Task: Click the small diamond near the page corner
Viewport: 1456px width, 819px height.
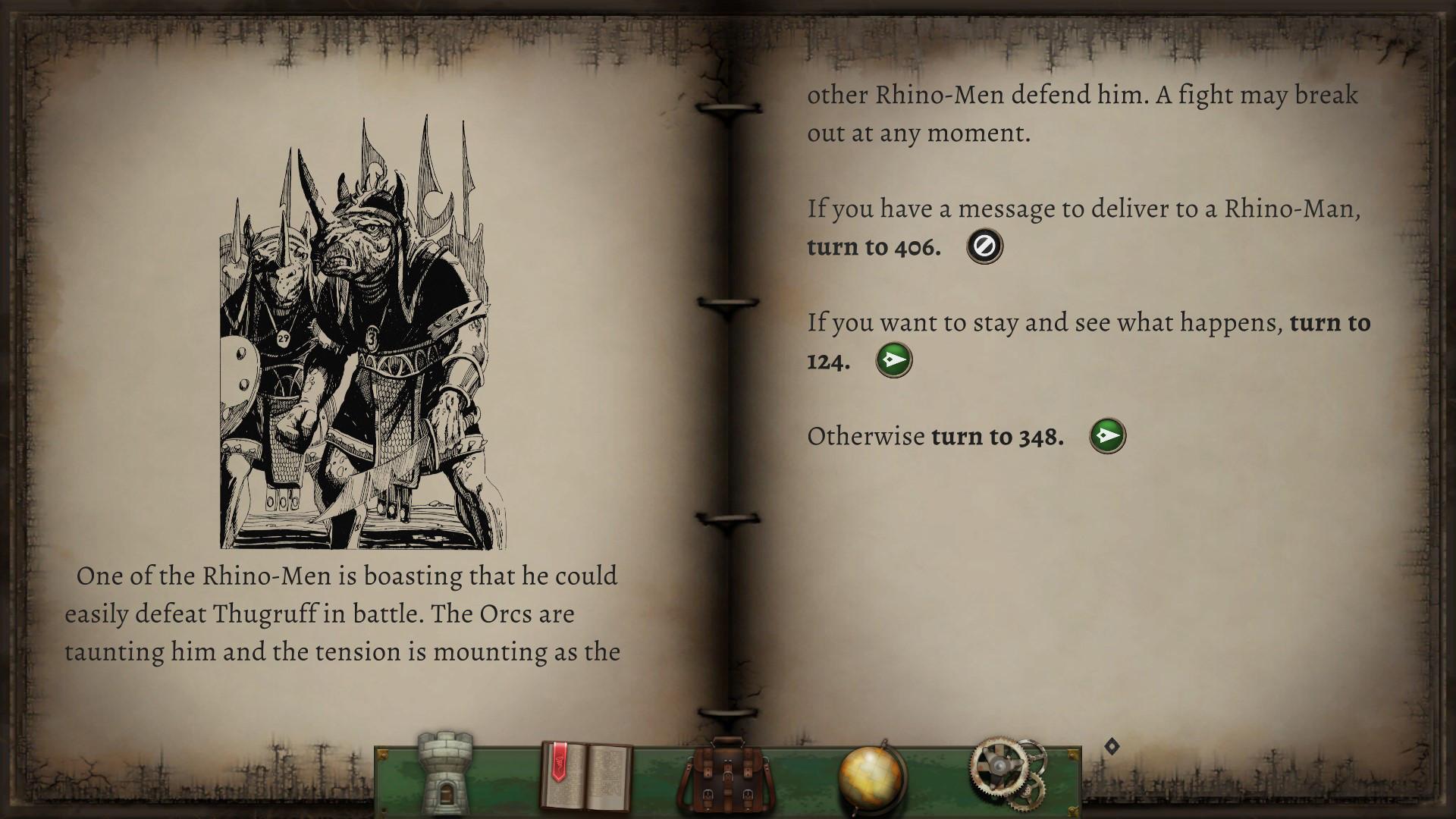Action: (x=1112, y=744)
